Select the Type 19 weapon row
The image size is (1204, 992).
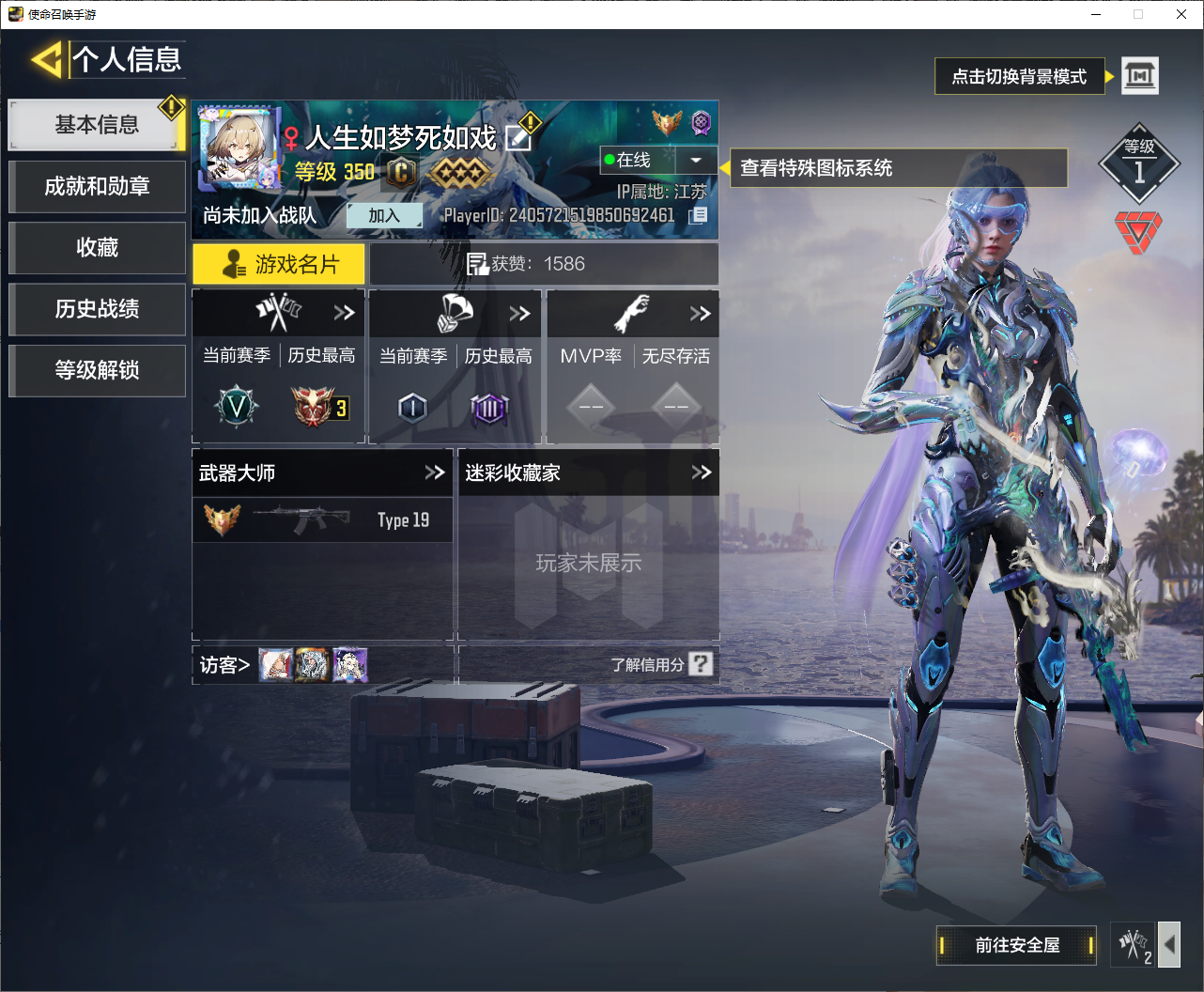(x=322, y=519)
